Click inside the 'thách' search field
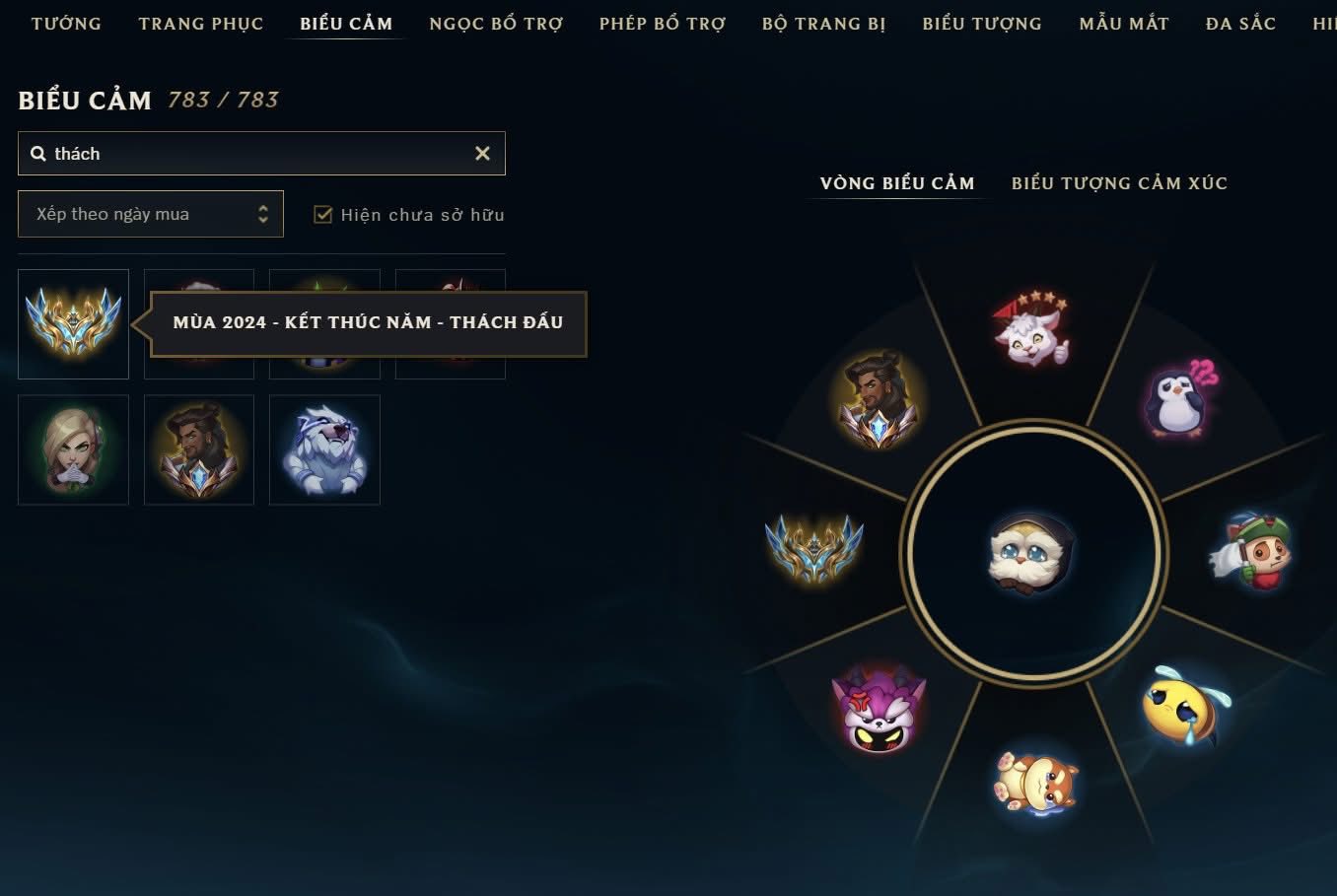Viewport: 1337px width, 896px height. (197, 153)
